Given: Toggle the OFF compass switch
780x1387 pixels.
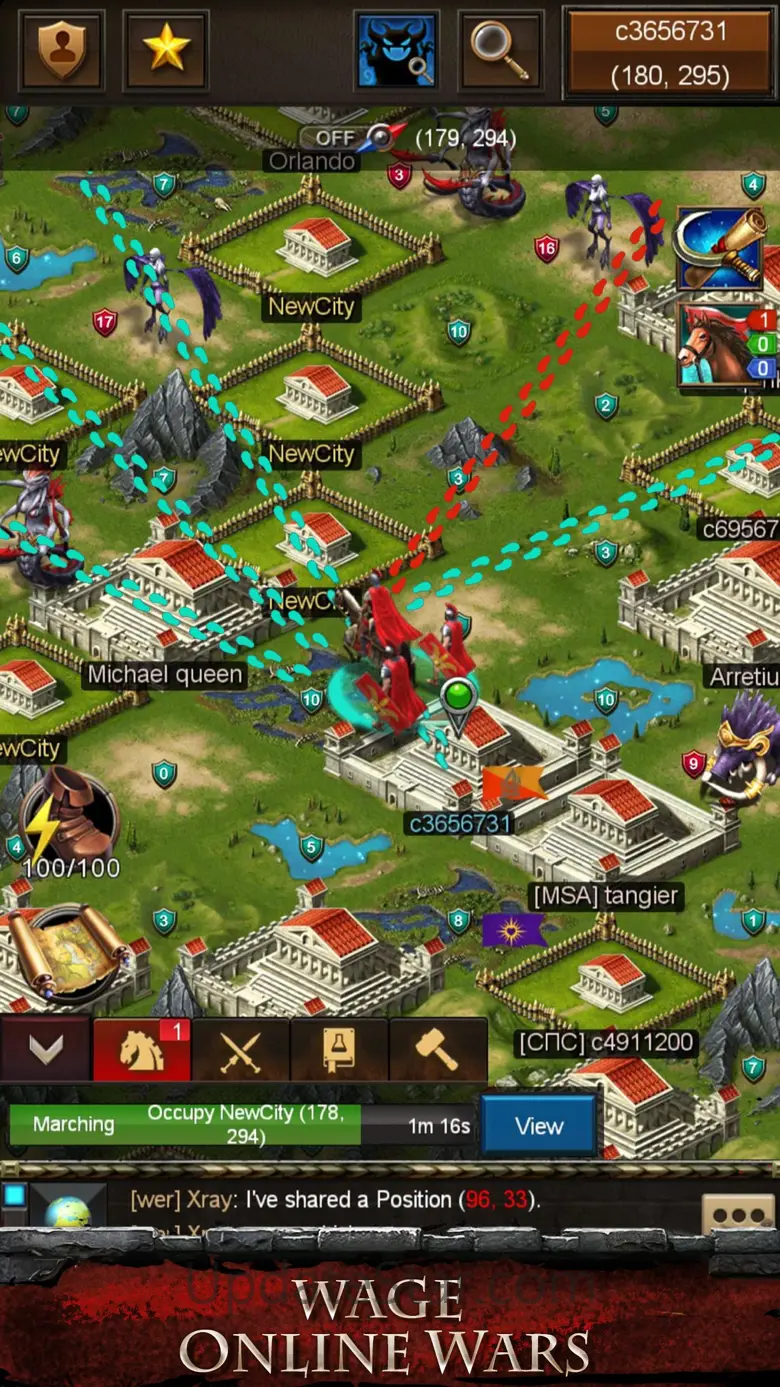Looking at the screenshot, I should tap(350, 137).
